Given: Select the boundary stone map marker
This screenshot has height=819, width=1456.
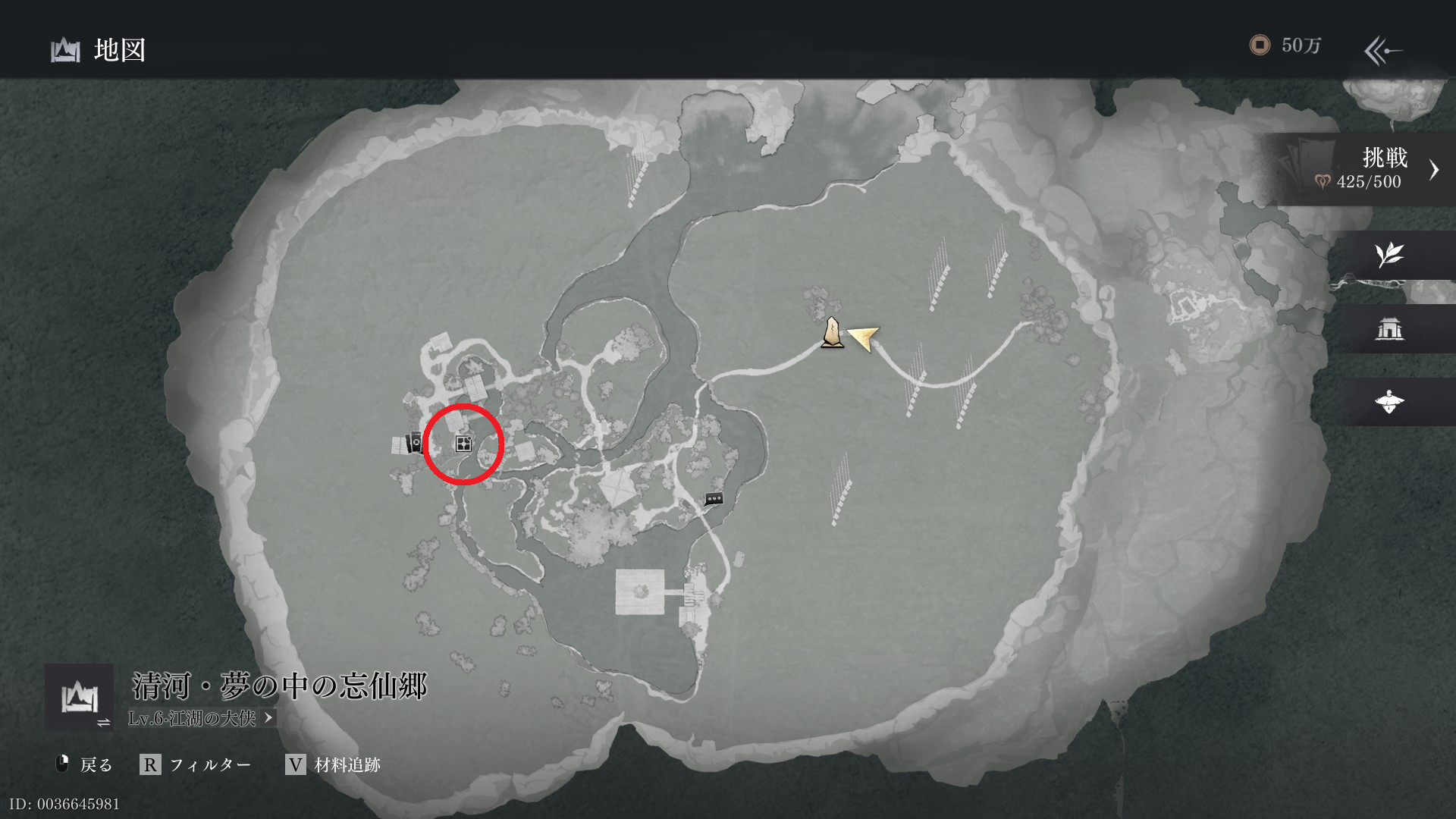Looking at the screenshot, I should pyautogui.click(x=832, y=333).
